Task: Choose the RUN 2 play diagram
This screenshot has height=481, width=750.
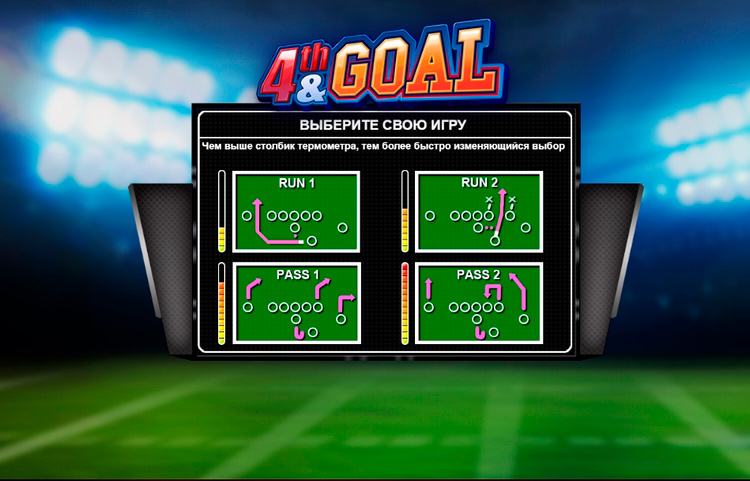Action: coord(478,212)
